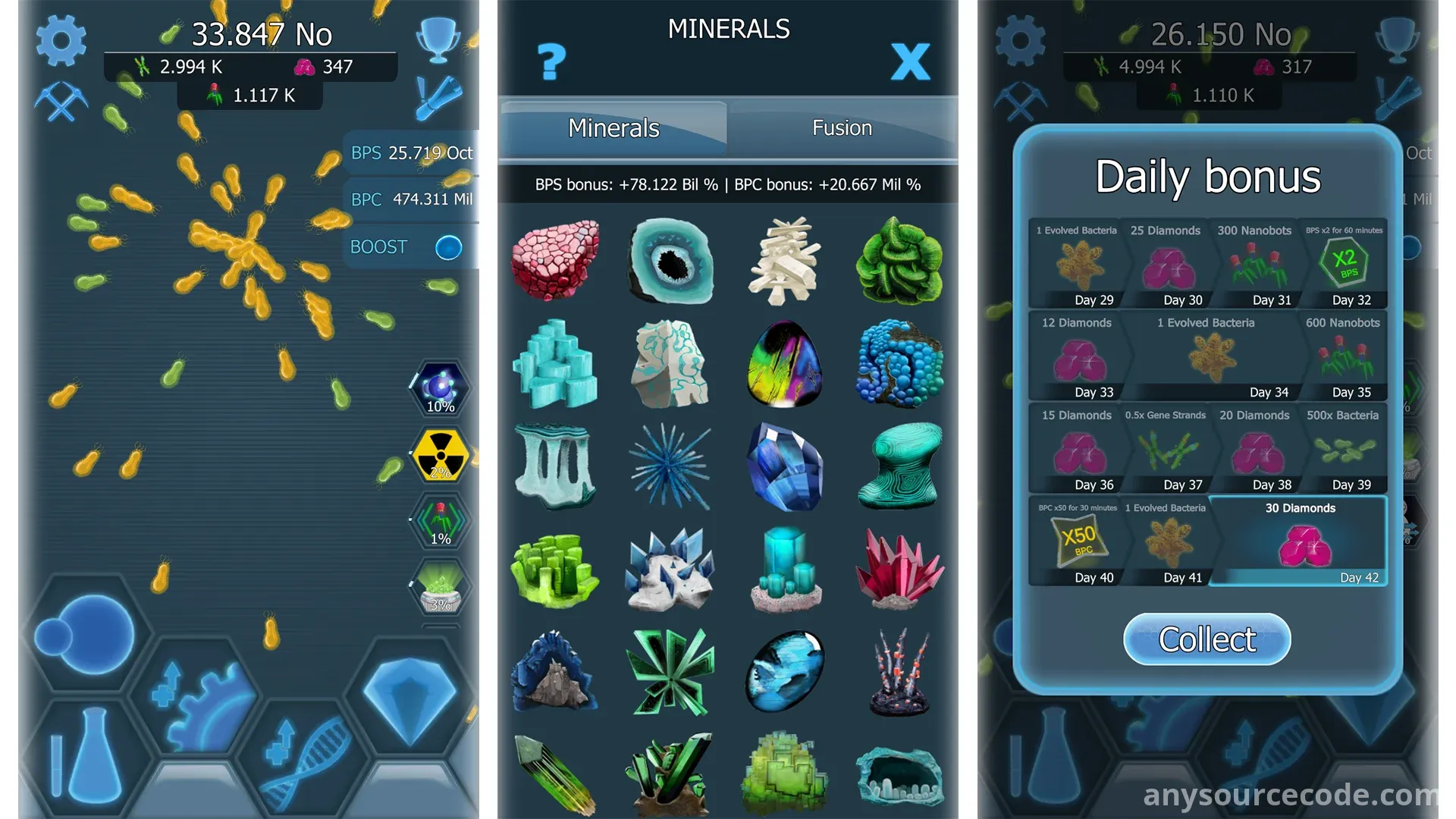
Task: Choose the blue sapphire gem
Action: 784,466
